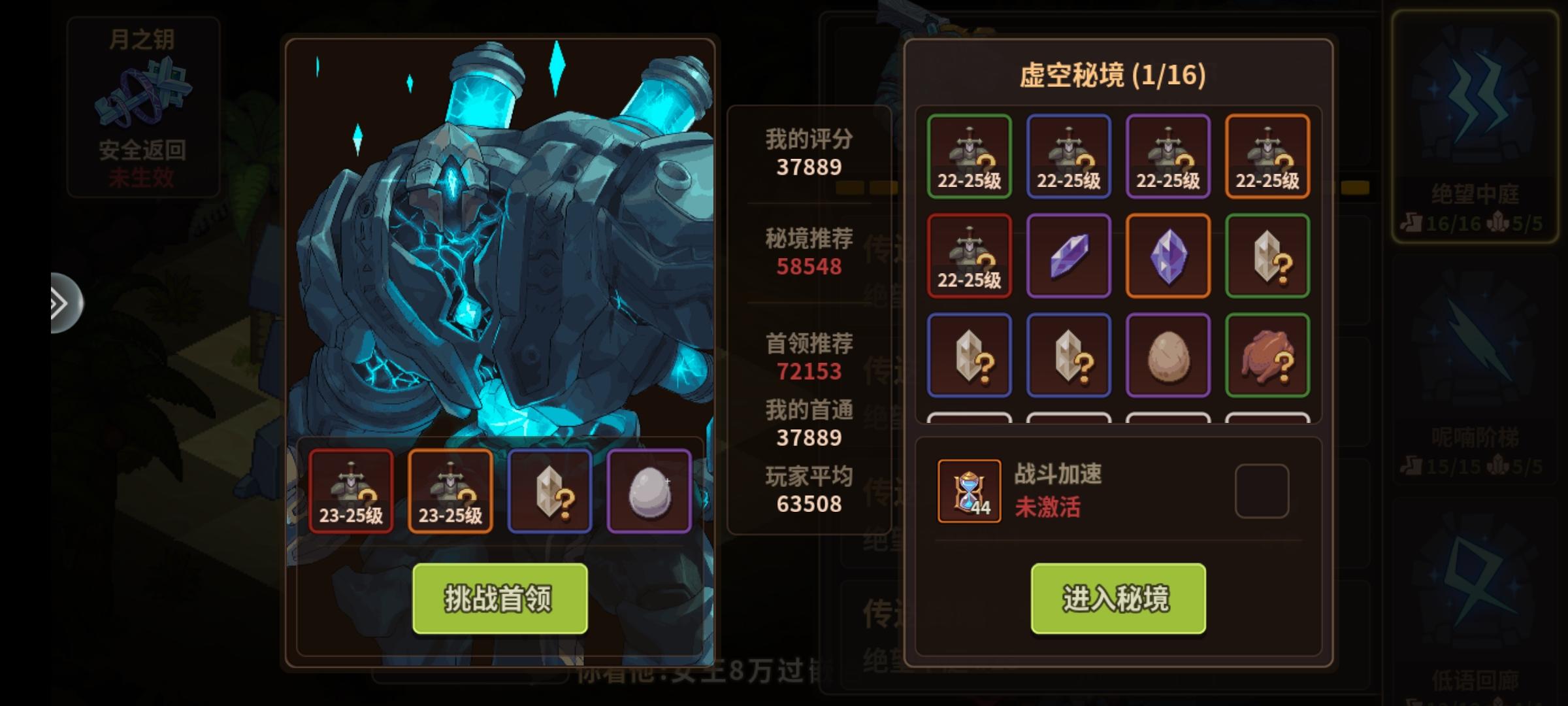This screenshot has height=706, width=1568.
Task: Click the purple crystal shard reward icon
Action: click(x=1069, y=255)
